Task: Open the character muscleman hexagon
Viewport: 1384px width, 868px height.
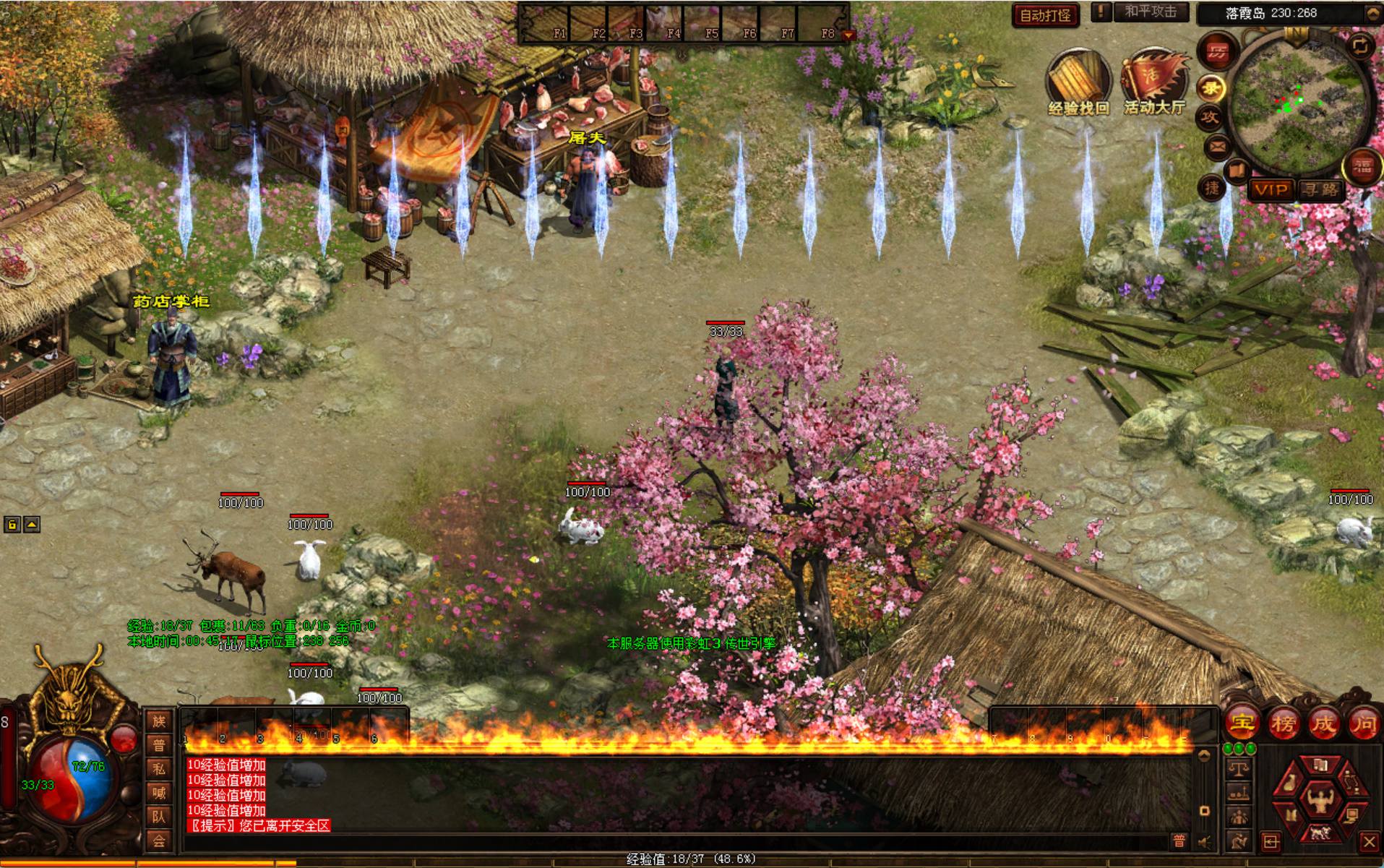Action: [x=1320, y=800]
